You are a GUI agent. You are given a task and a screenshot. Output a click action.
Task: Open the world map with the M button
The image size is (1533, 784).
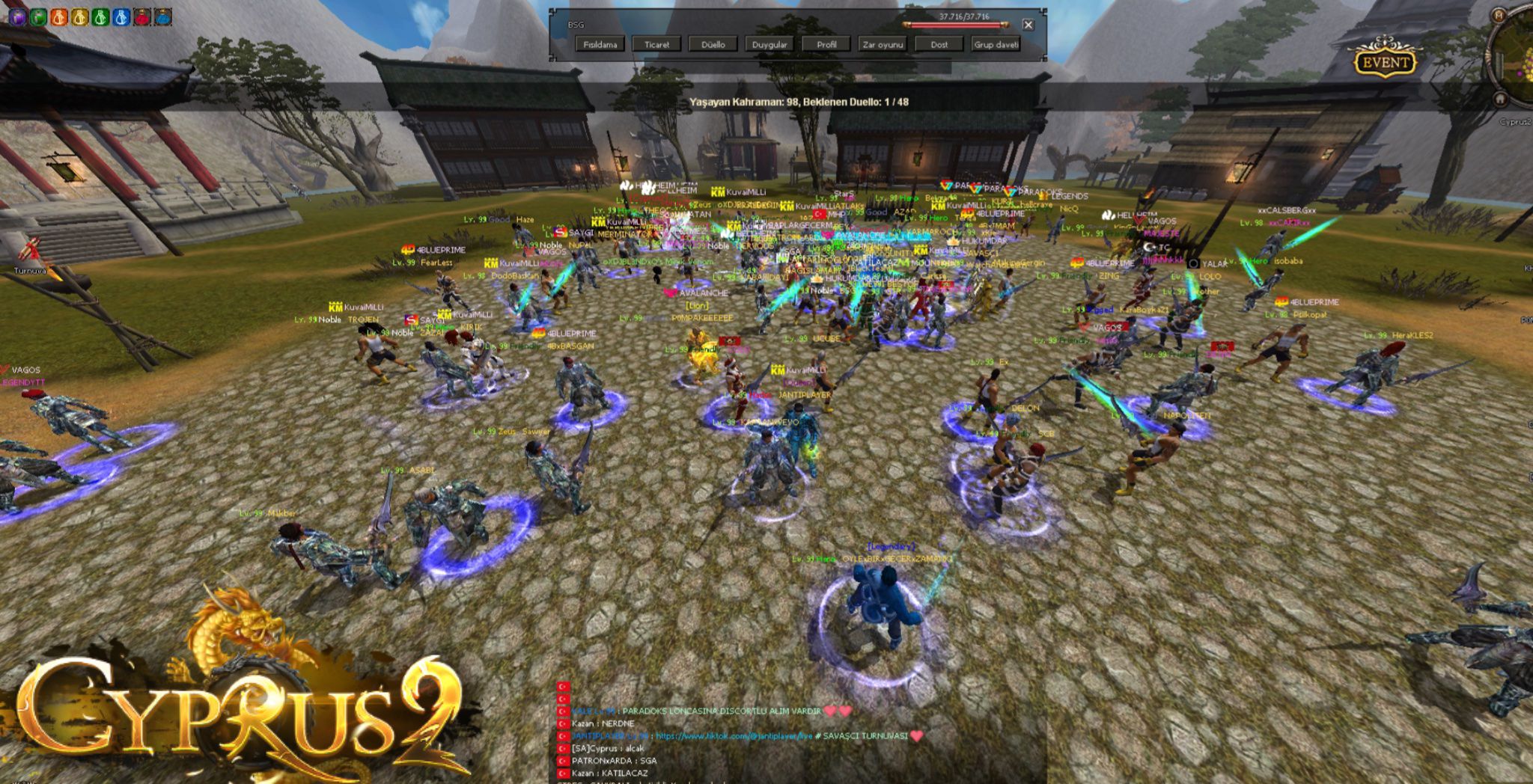[x=1499, y=14]
